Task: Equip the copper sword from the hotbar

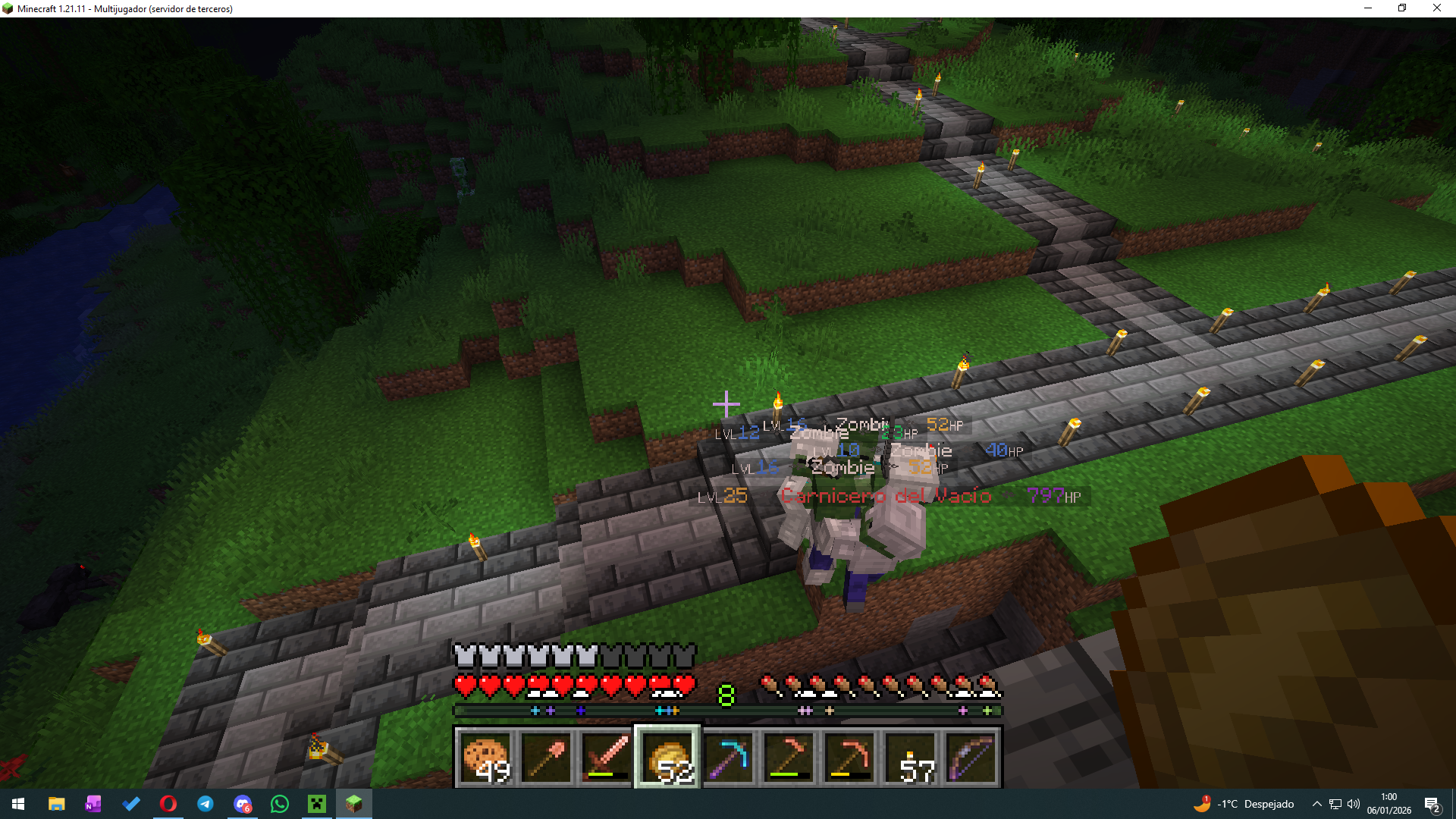Action: 607,757
